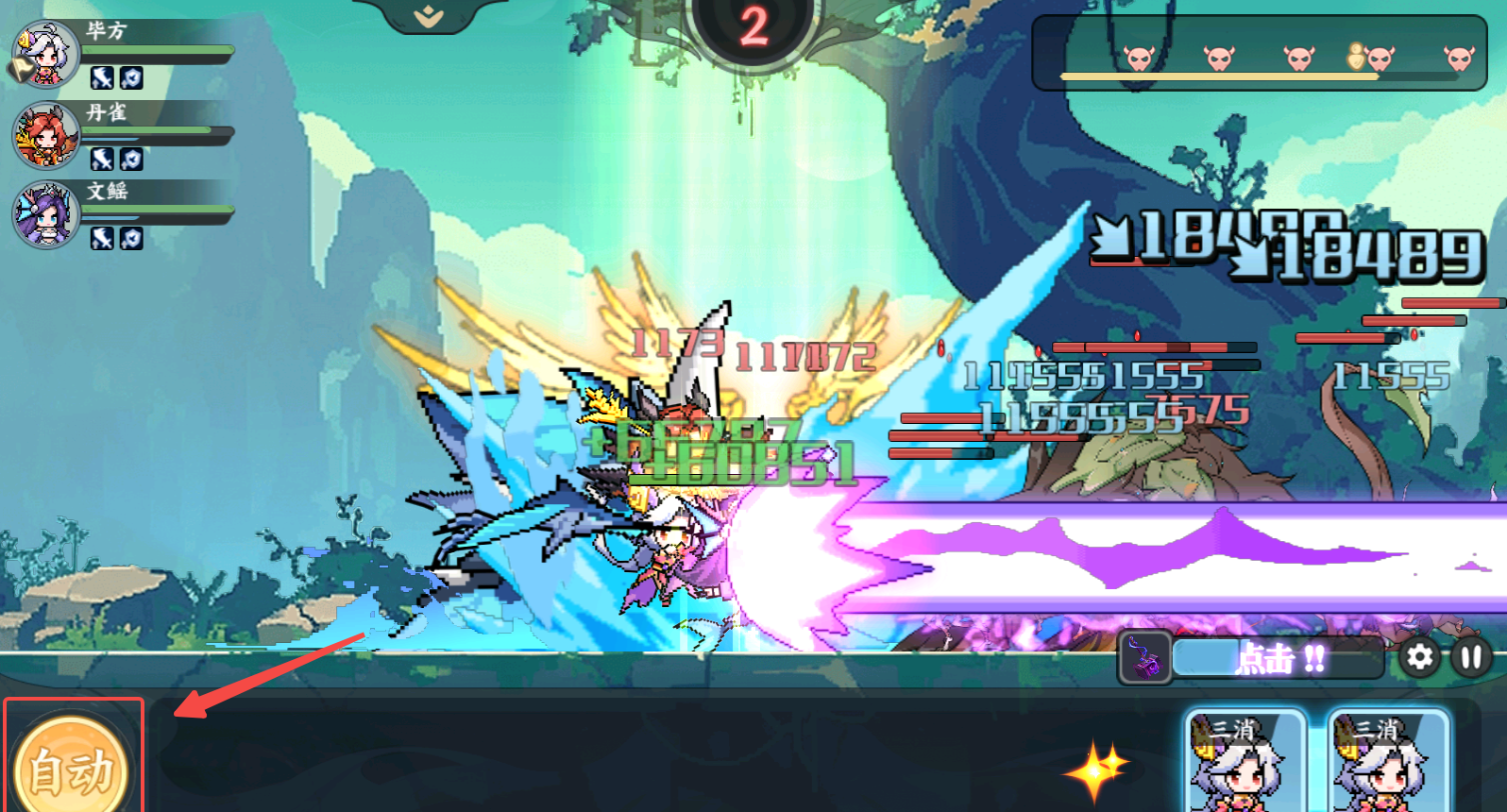Image resolution: width=1507 pixels, height=812 pixels.
Task: Toggle the 自动 auto-battle button
Action: click(x=73, y=767)
